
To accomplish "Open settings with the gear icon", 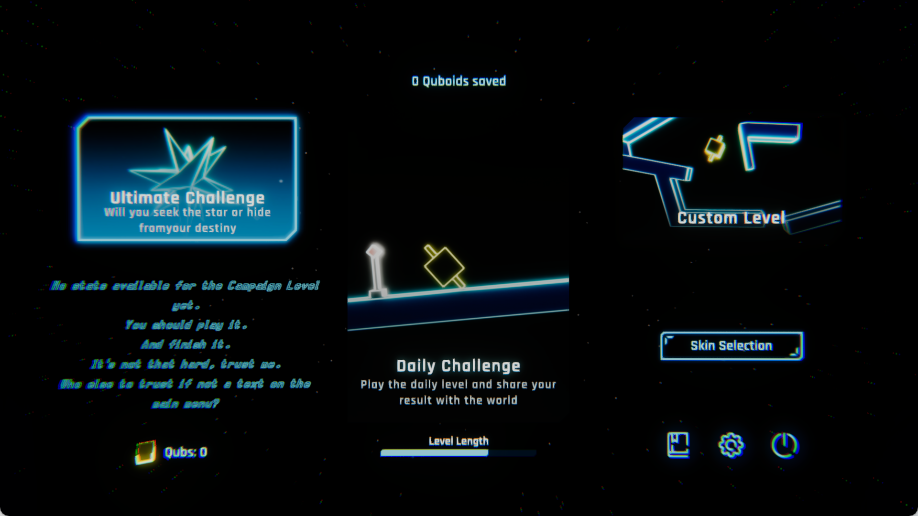I will (x=731, y=445).
